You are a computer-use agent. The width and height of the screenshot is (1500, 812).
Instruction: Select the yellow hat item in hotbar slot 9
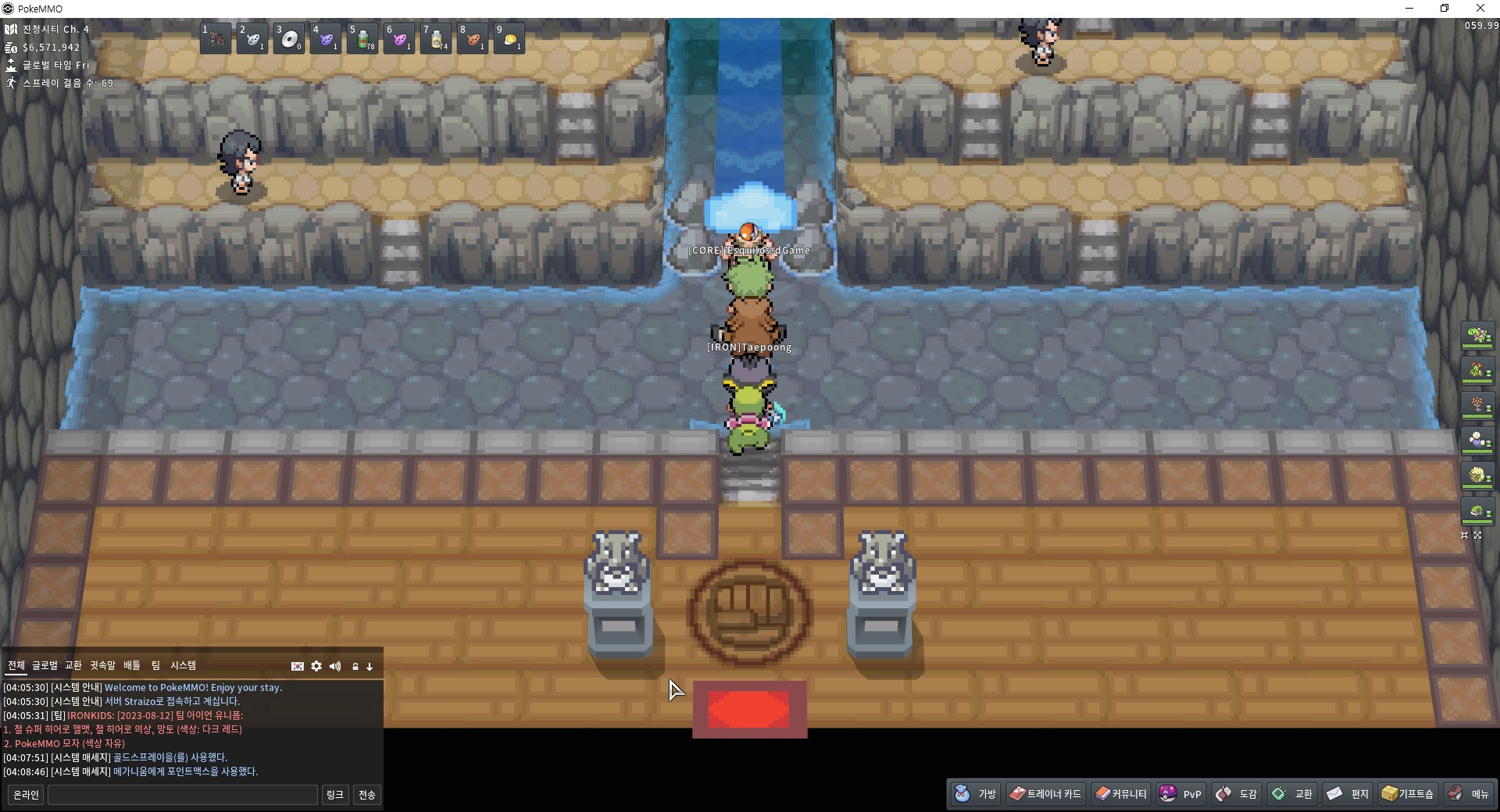click(x=509, y=38)
